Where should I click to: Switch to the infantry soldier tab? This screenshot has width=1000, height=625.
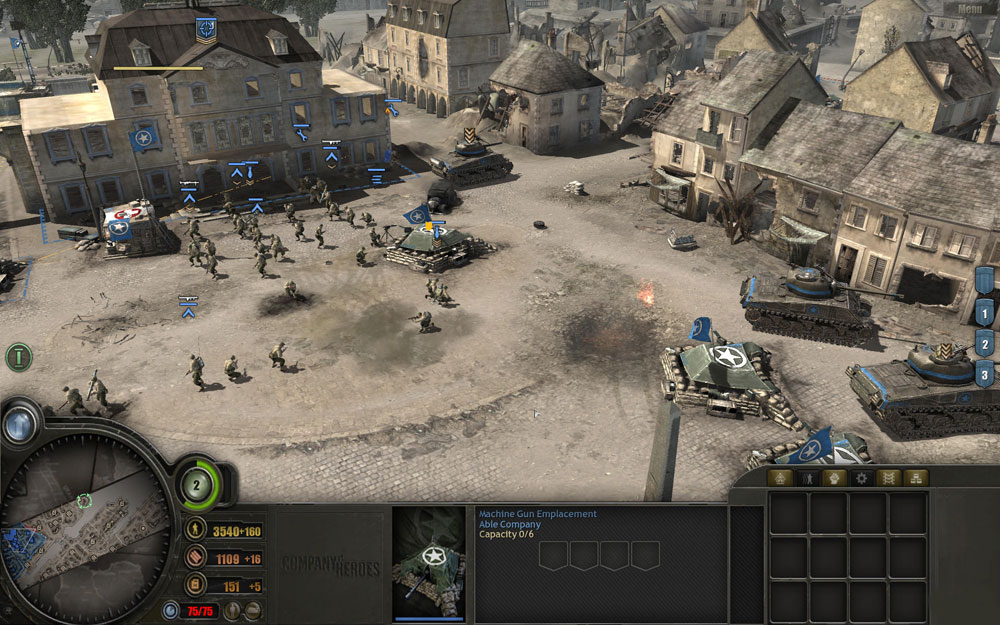click(x=807, y=478)
